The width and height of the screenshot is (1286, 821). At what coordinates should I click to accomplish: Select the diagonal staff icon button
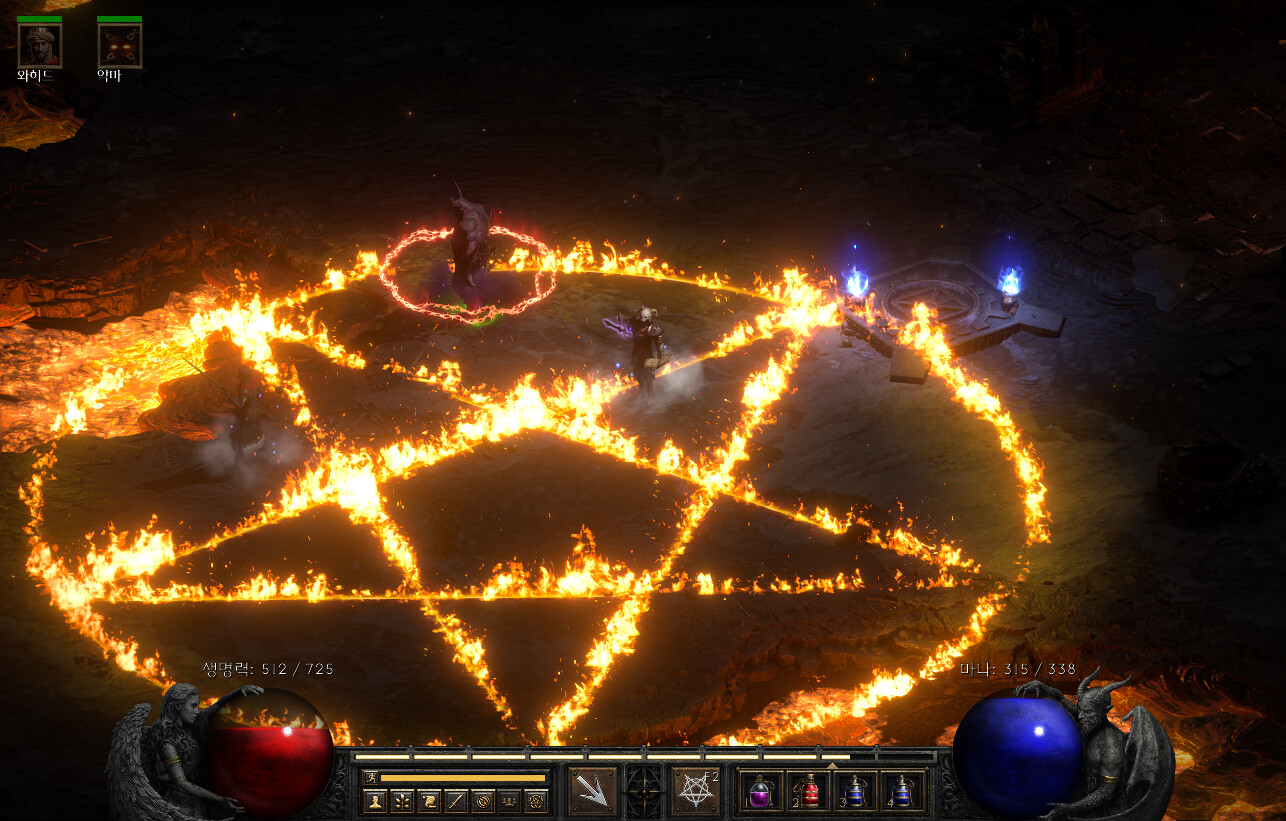456,800
